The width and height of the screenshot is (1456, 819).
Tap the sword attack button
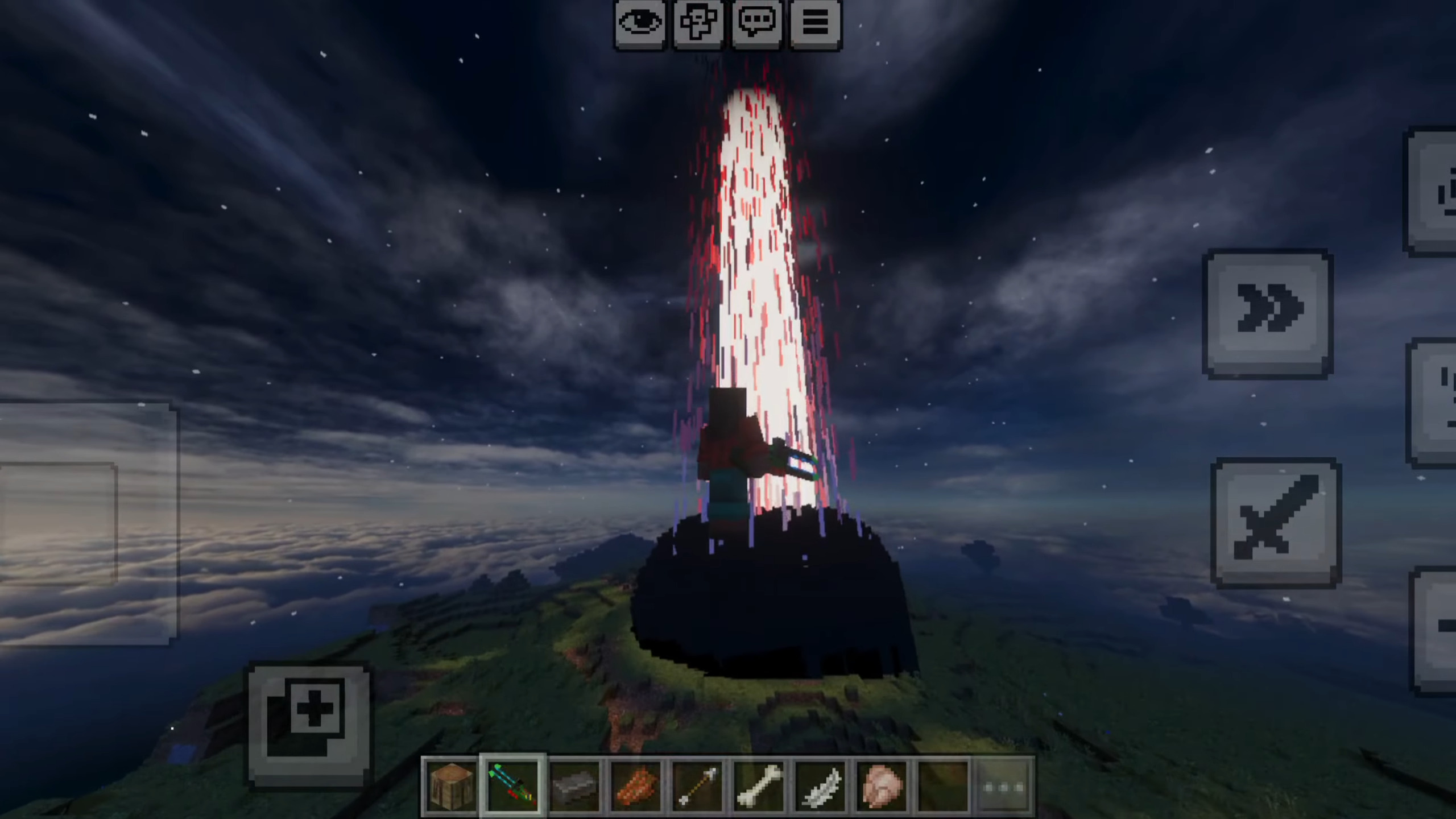tap(1276, 523)
